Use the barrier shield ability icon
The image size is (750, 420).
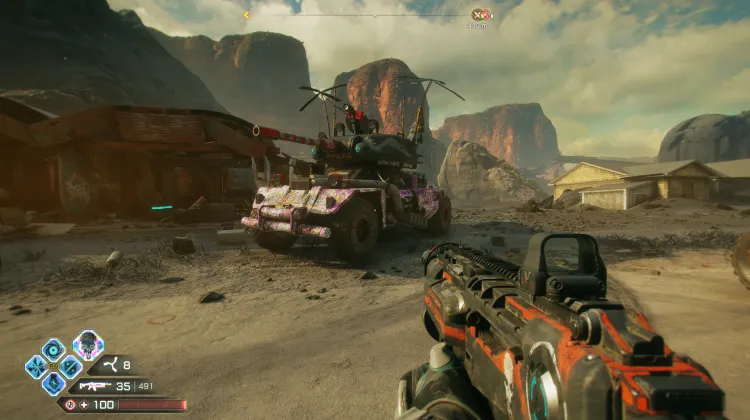tap(70, 366)
